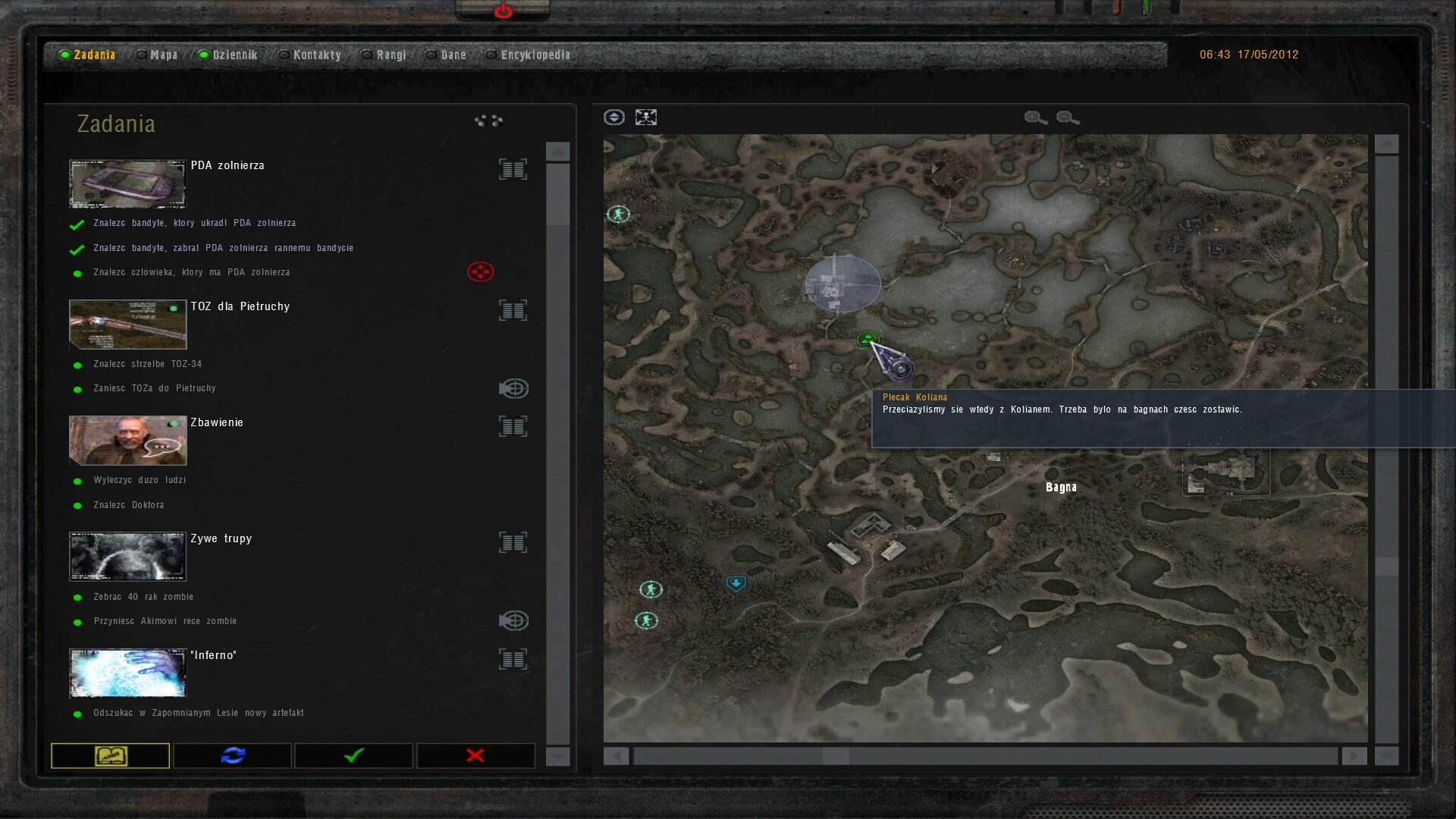1456x819 pixels.
Task: Open the "Inferno" task details
Action: (x=513, y=659)
